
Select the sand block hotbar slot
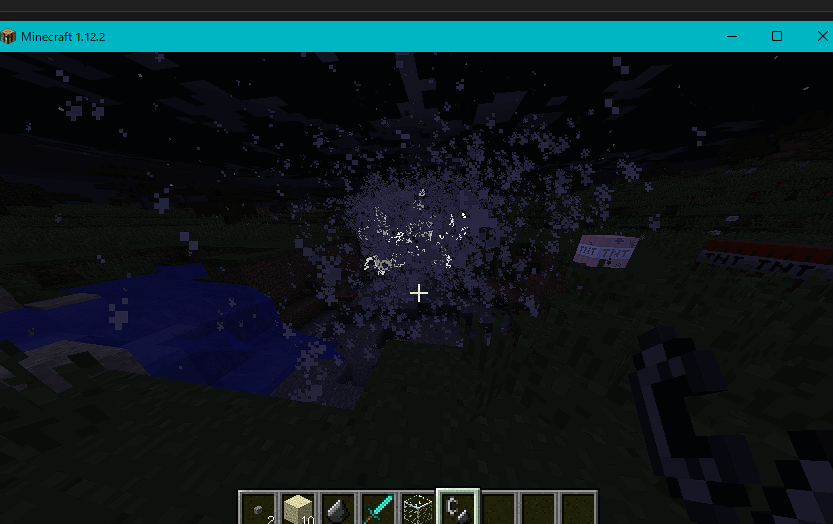(x=298, y=509)
